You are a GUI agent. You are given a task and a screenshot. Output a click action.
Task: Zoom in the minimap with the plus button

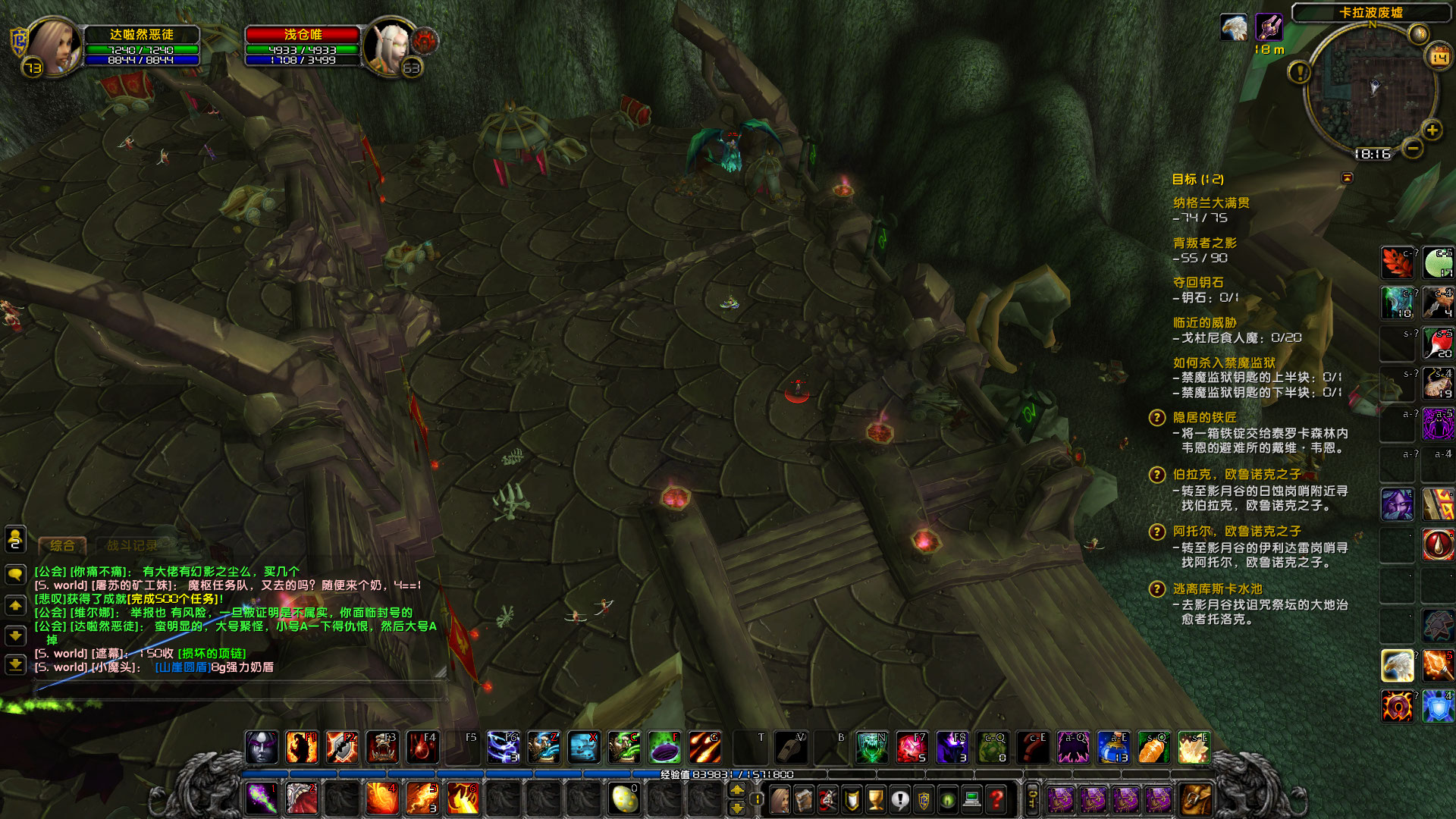tap(1433, 130)
